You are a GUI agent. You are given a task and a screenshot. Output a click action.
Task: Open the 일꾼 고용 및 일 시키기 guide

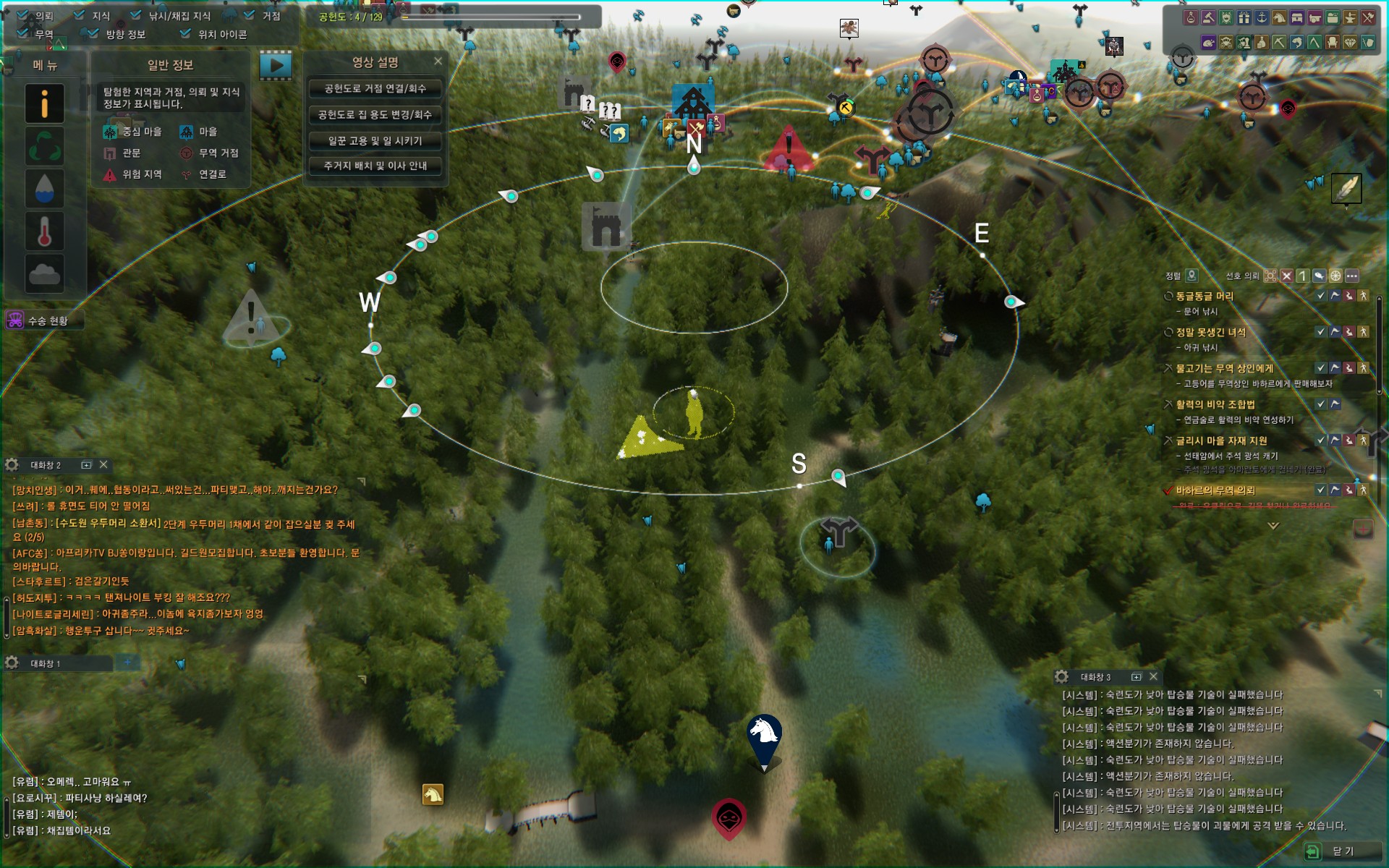click(x=375, y=141)
